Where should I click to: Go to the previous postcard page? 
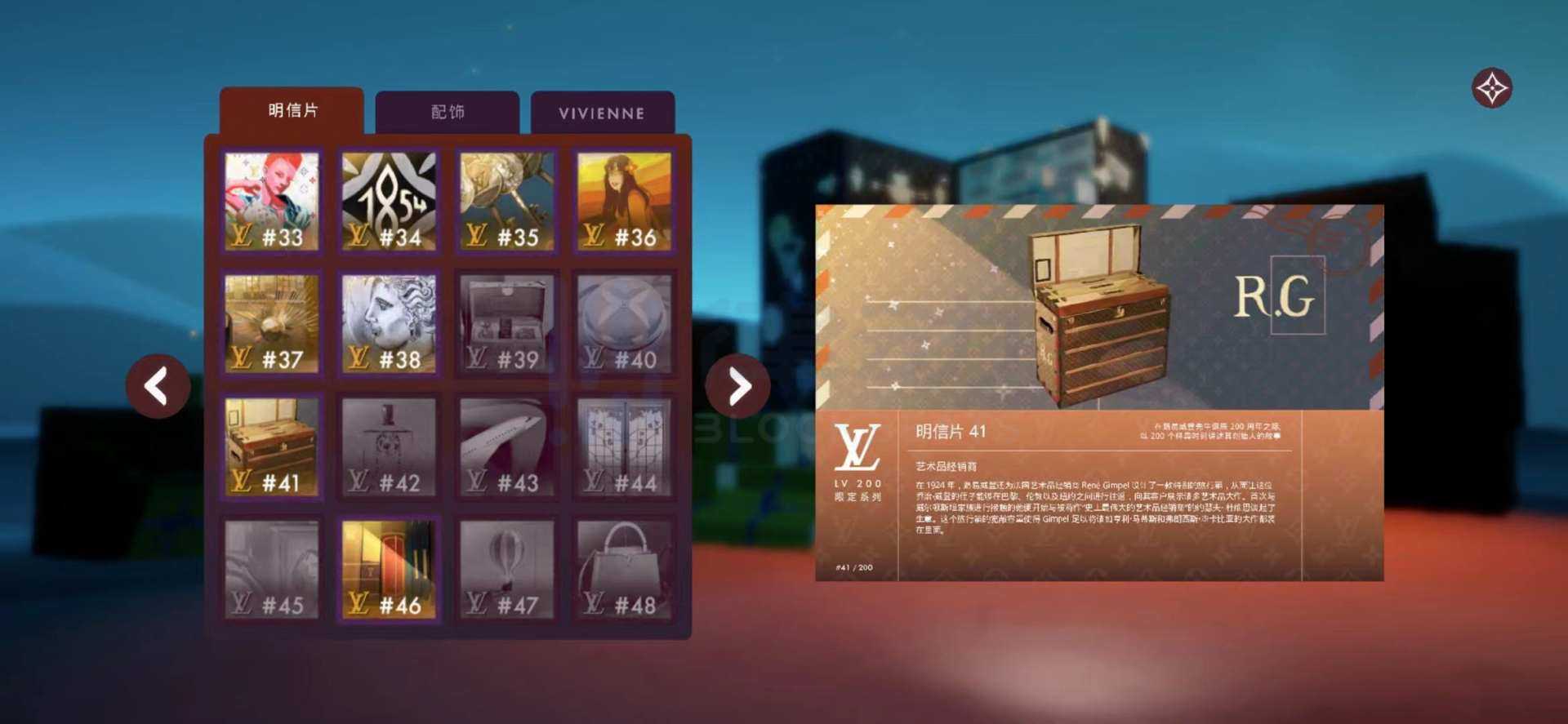(158, 386)
